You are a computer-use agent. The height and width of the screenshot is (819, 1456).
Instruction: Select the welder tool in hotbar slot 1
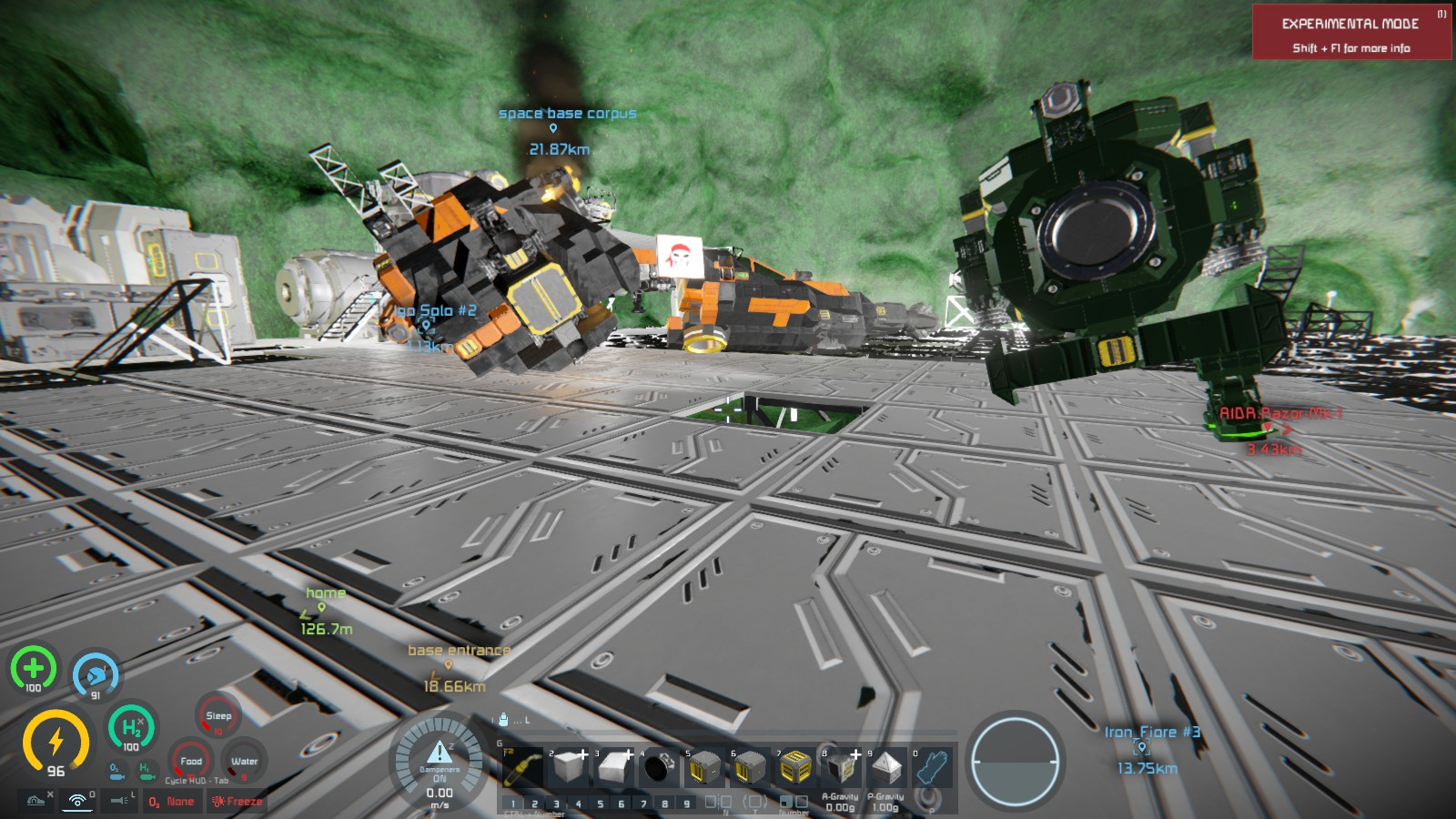[x=521, y=769]
